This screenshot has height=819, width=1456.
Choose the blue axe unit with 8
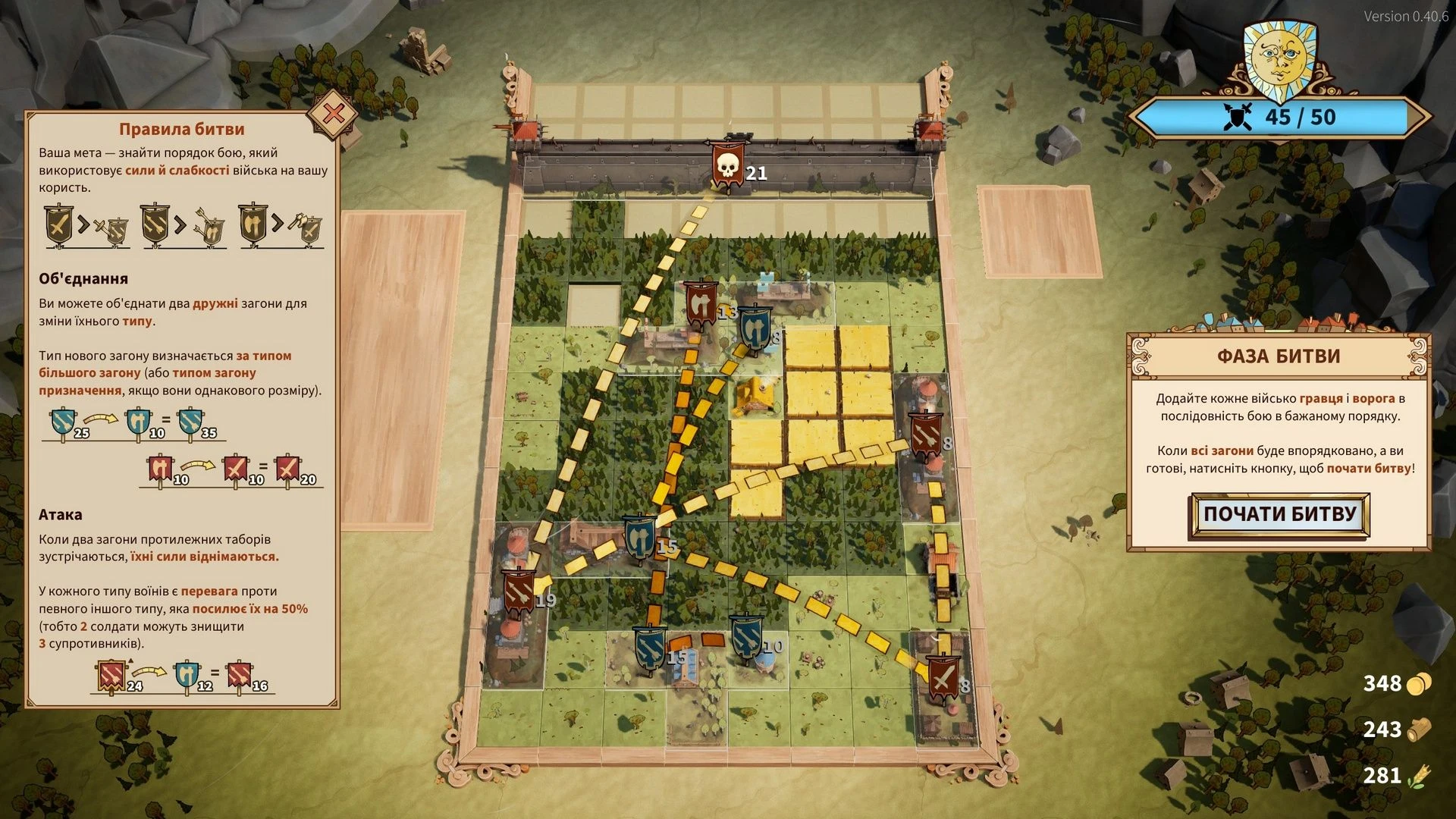pos(754,328)
